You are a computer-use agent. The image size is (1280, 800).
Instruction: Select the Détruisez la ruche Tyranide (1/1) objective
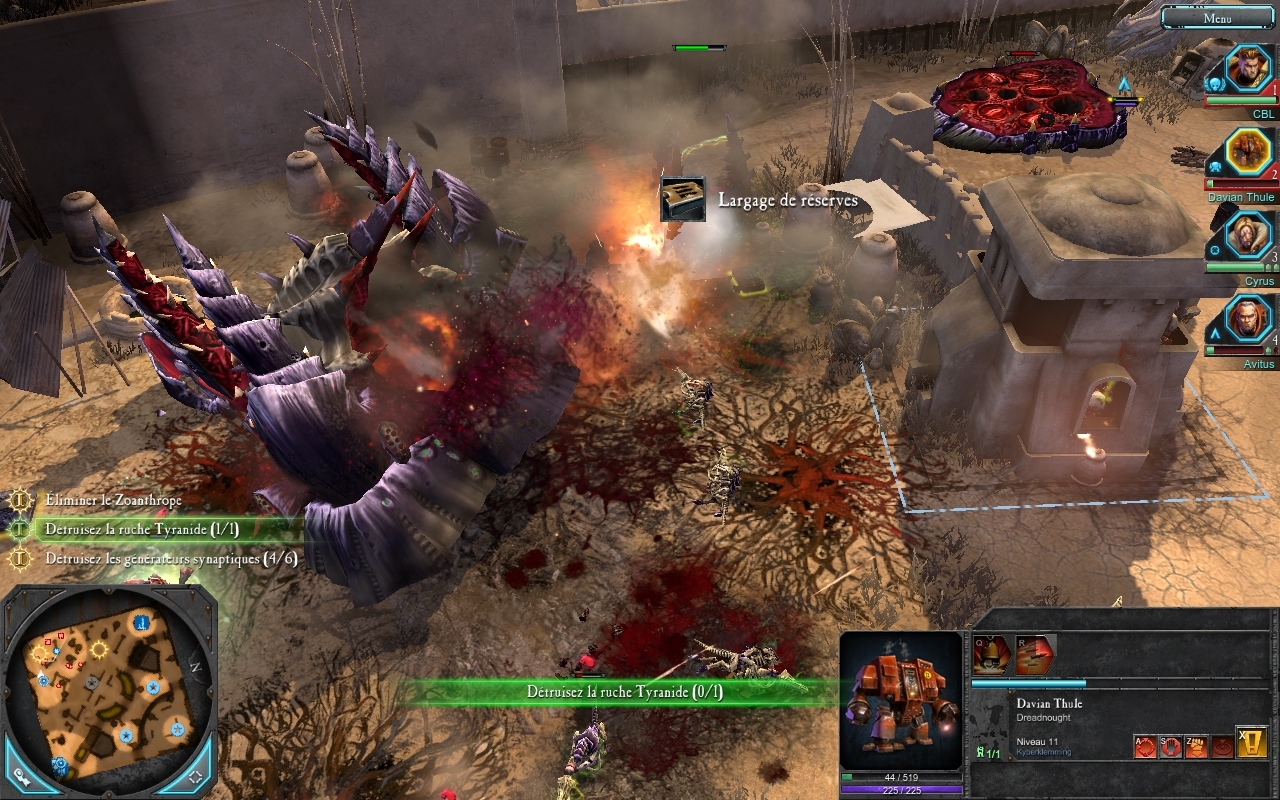[141, 529]
